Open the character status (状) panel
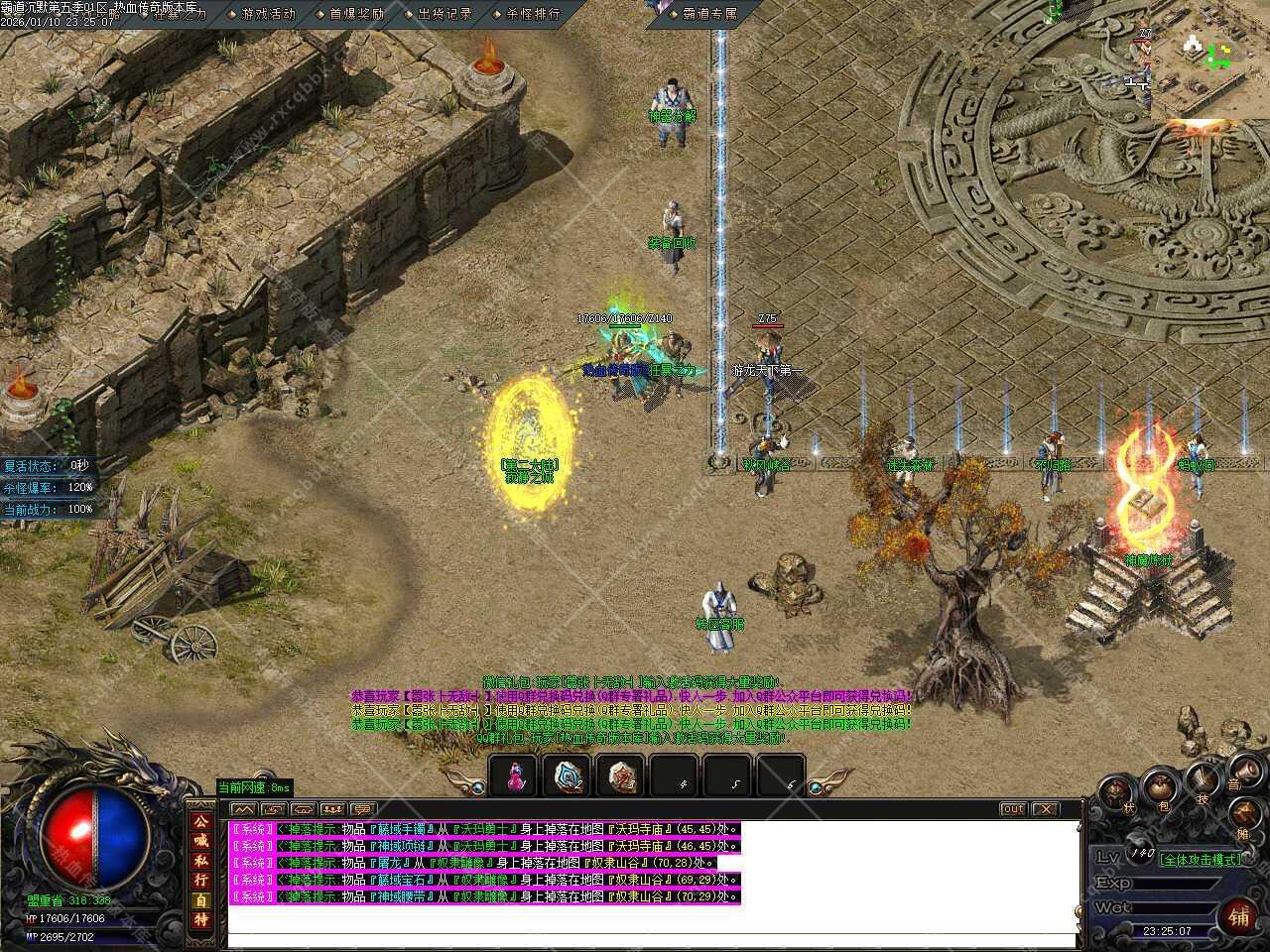This screenshot has height=952, width=1270. point(1117,793)
